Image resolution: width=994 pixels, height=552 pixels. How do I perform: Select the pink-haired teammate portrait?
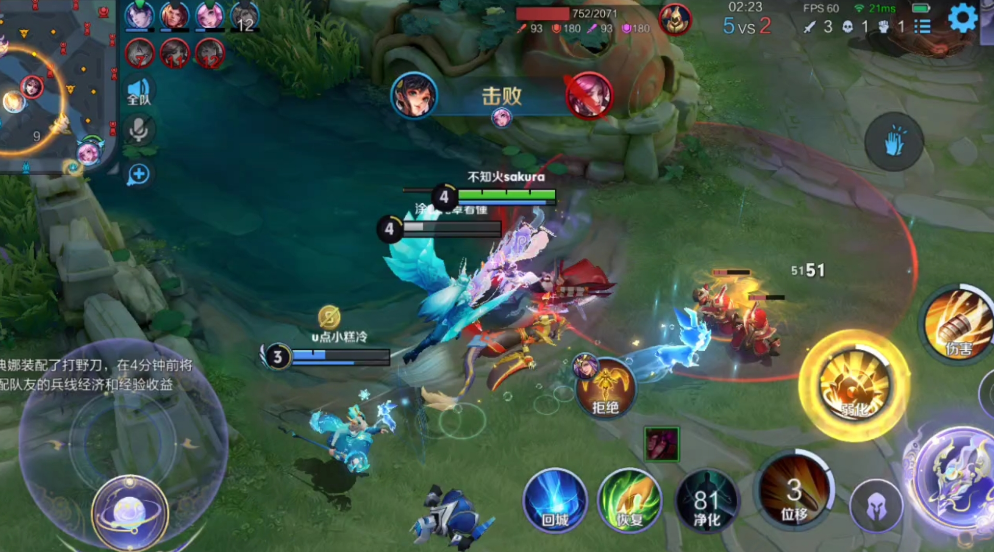[209, 15]
